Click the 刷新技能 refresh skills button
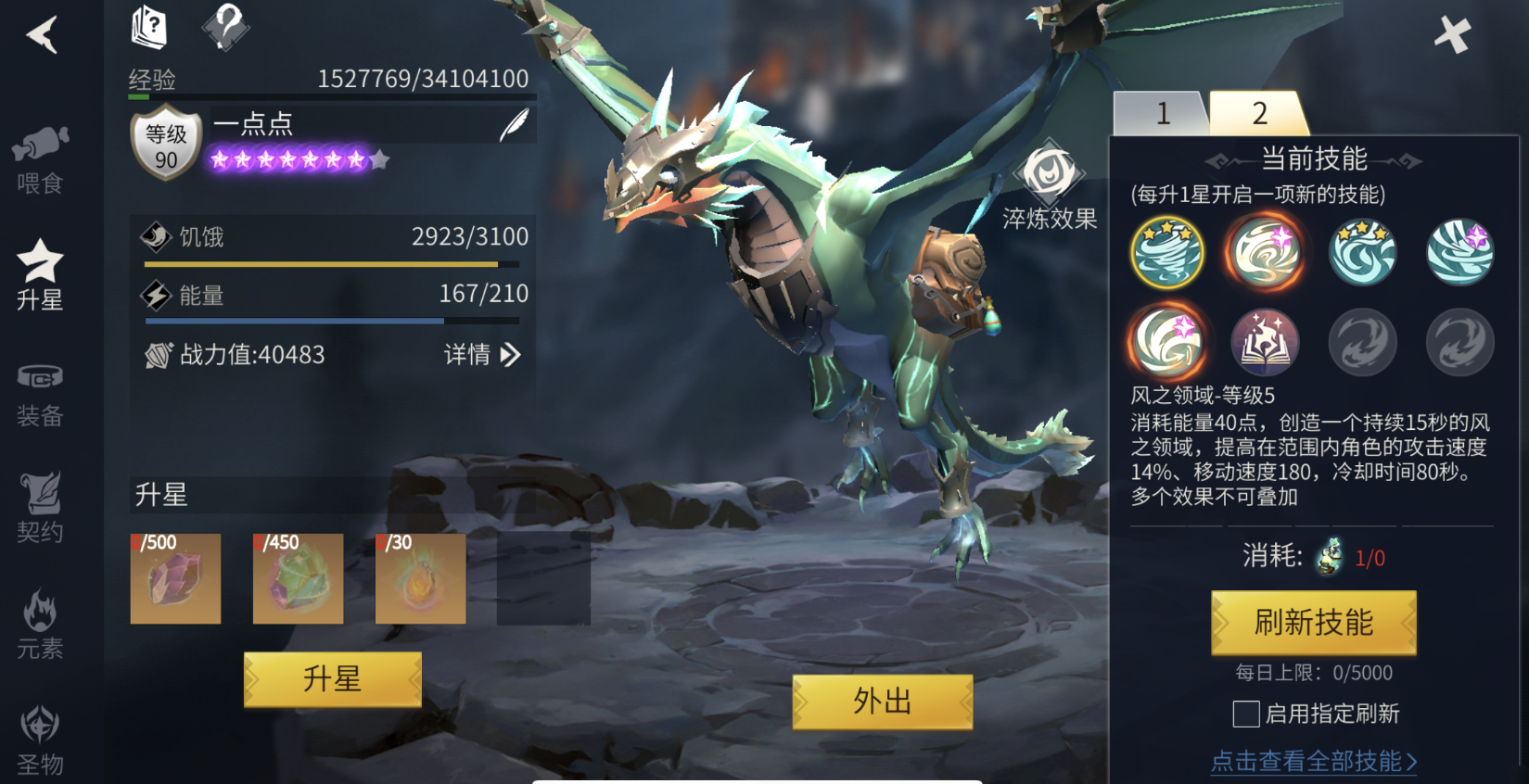 (x=1313, y=623)
